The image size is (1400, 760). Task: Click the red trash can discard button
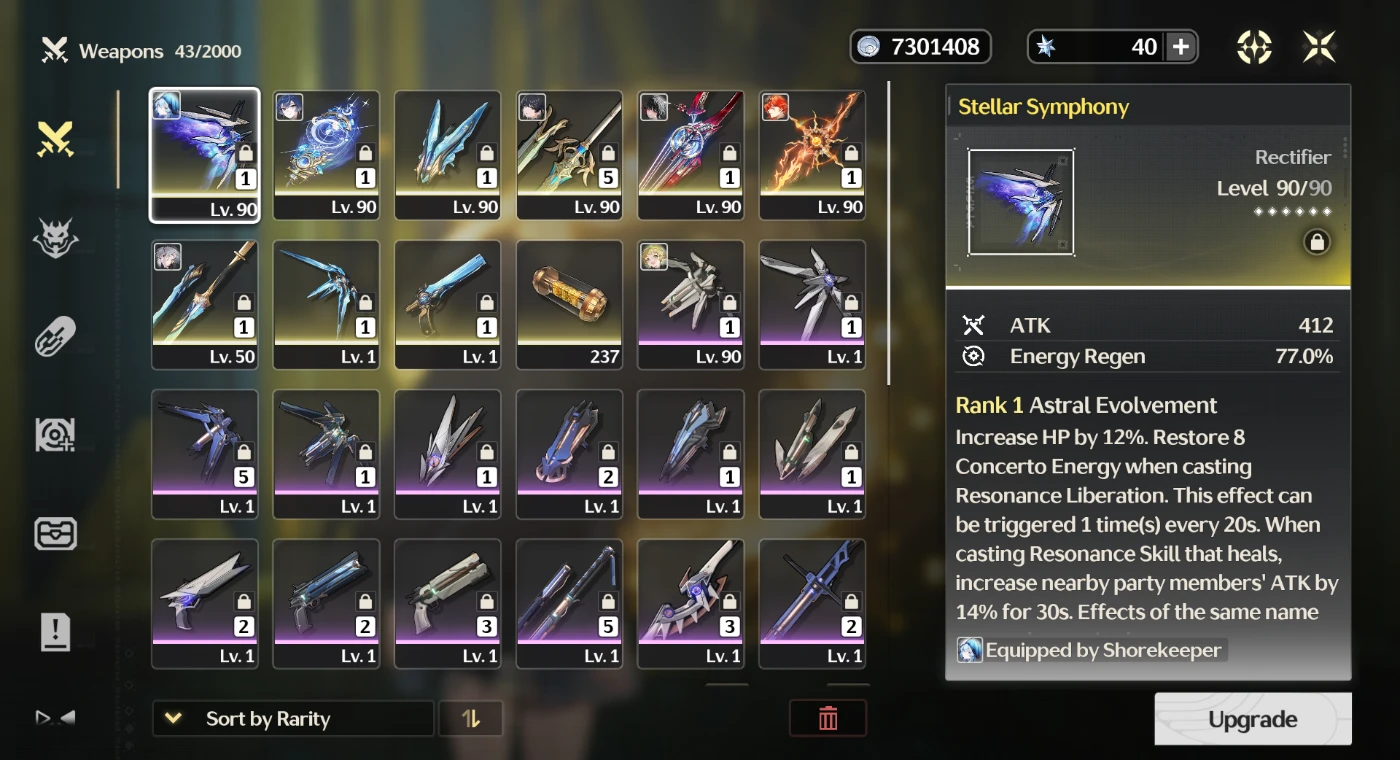click(x=827, y=718)
